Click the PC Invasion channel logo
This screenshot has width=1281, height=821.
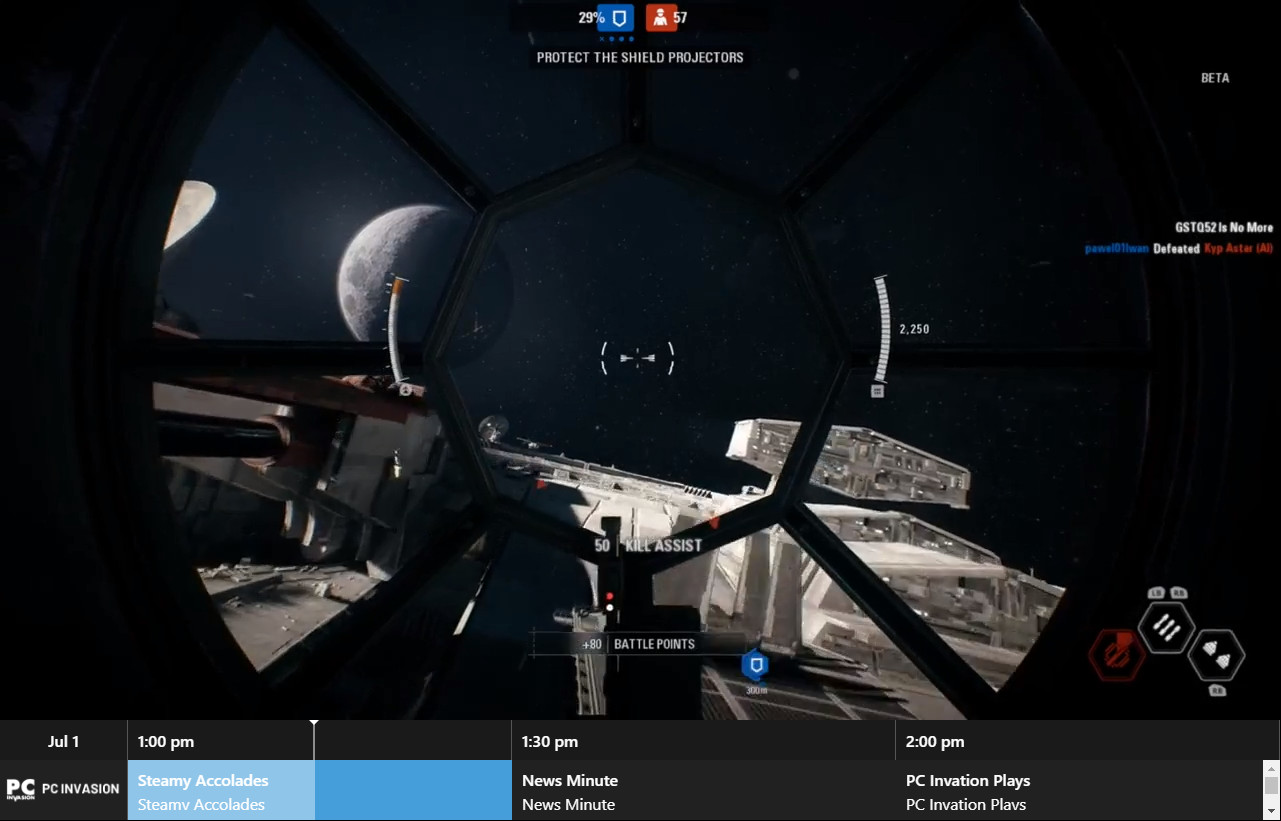pos(63,789)
